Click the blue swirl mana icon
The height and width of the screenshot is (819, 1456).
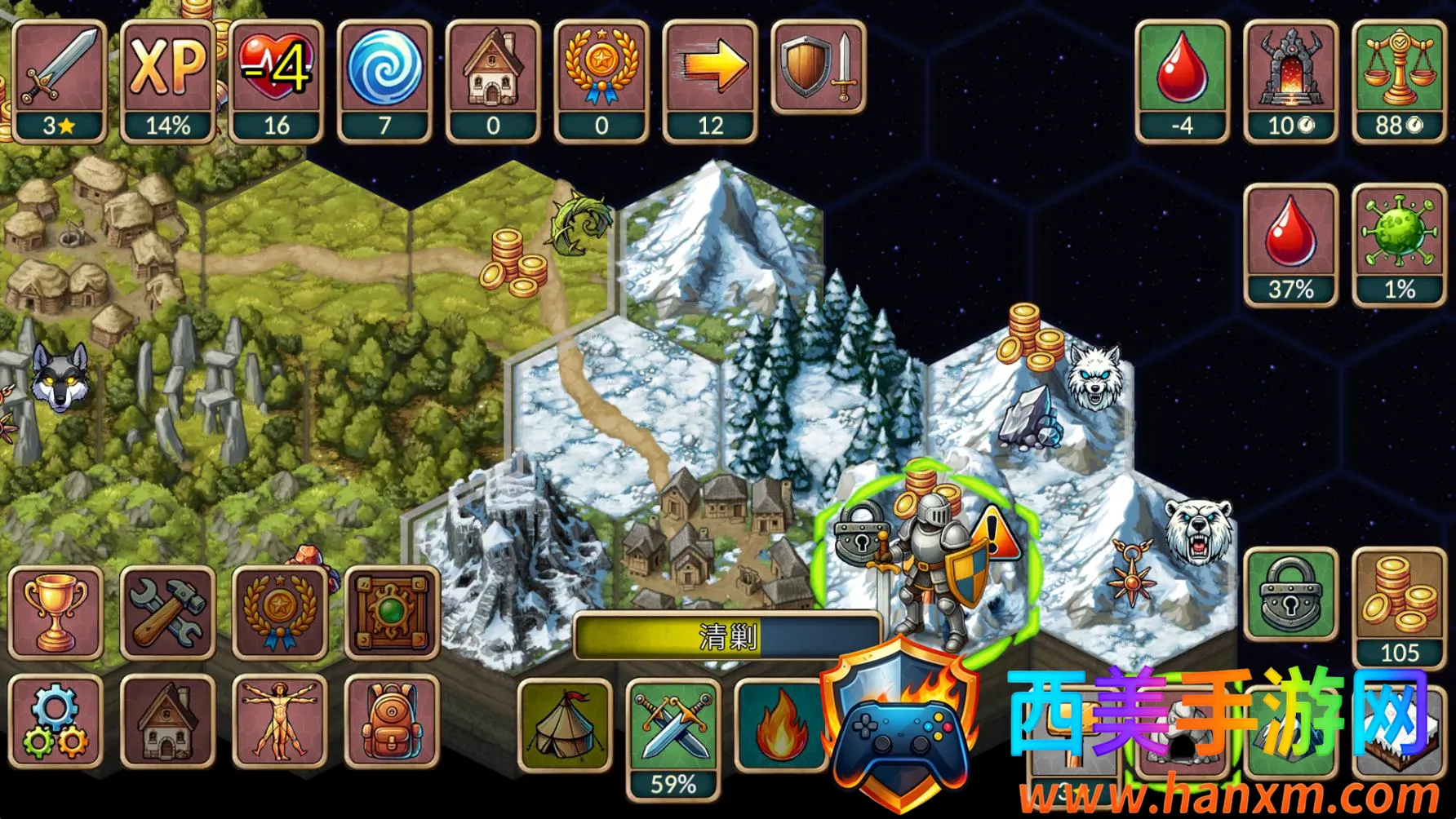[x=384, y=80]
